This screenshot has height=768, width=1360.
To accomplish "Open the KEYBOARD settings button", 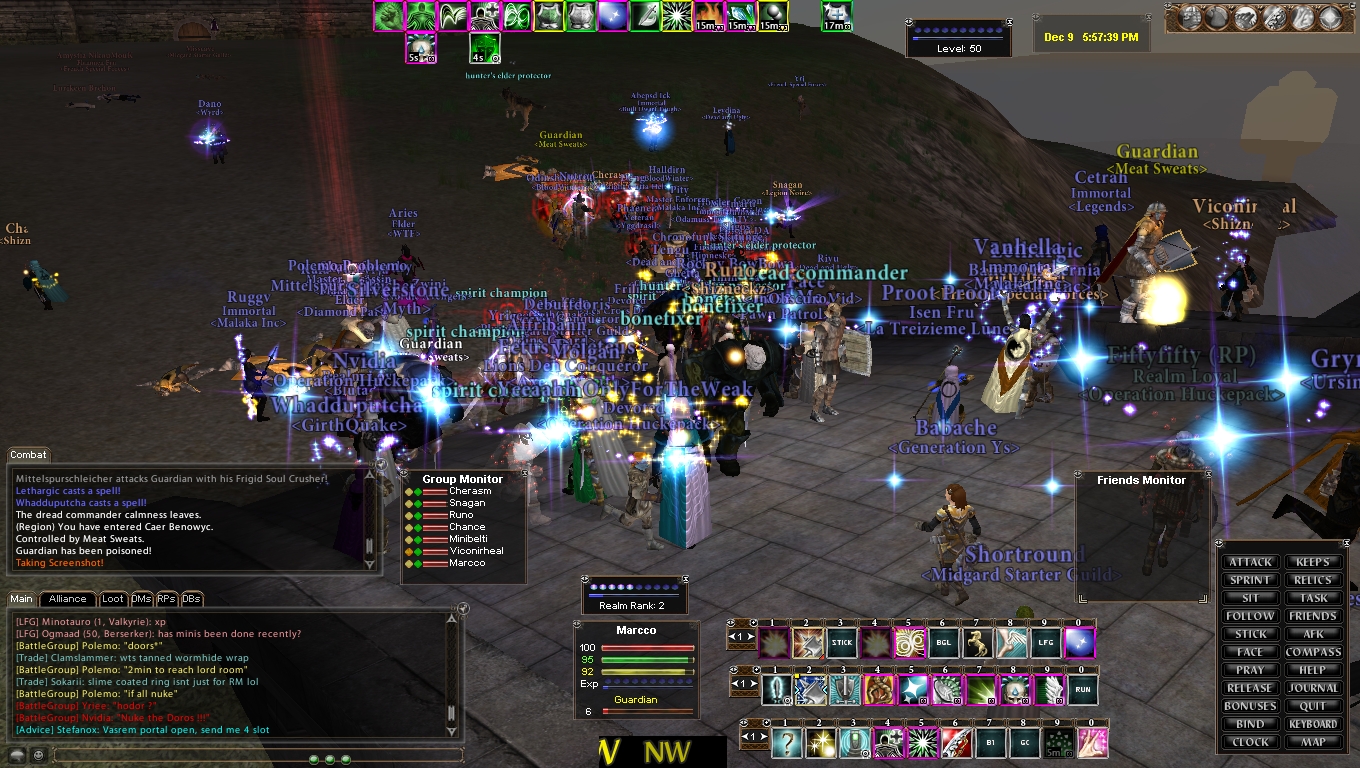I will point(1313,724).
